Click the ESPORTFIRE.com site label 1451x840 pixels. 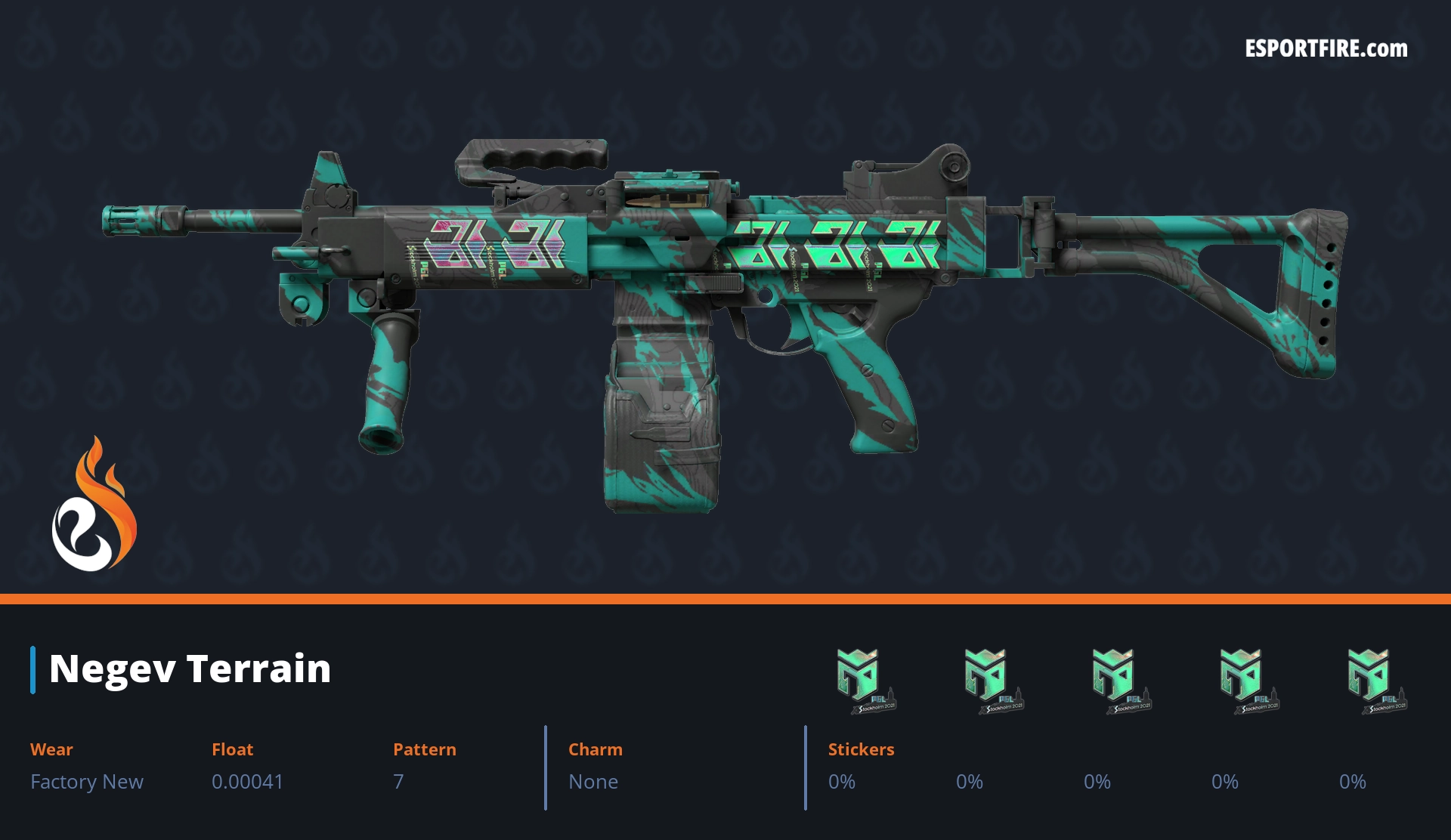click(x=1326, y=49)
